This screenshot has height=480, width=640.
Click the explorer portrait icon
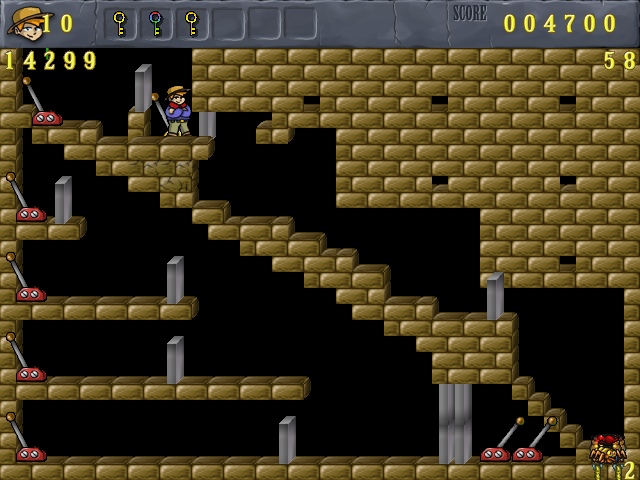click(24, 21)
